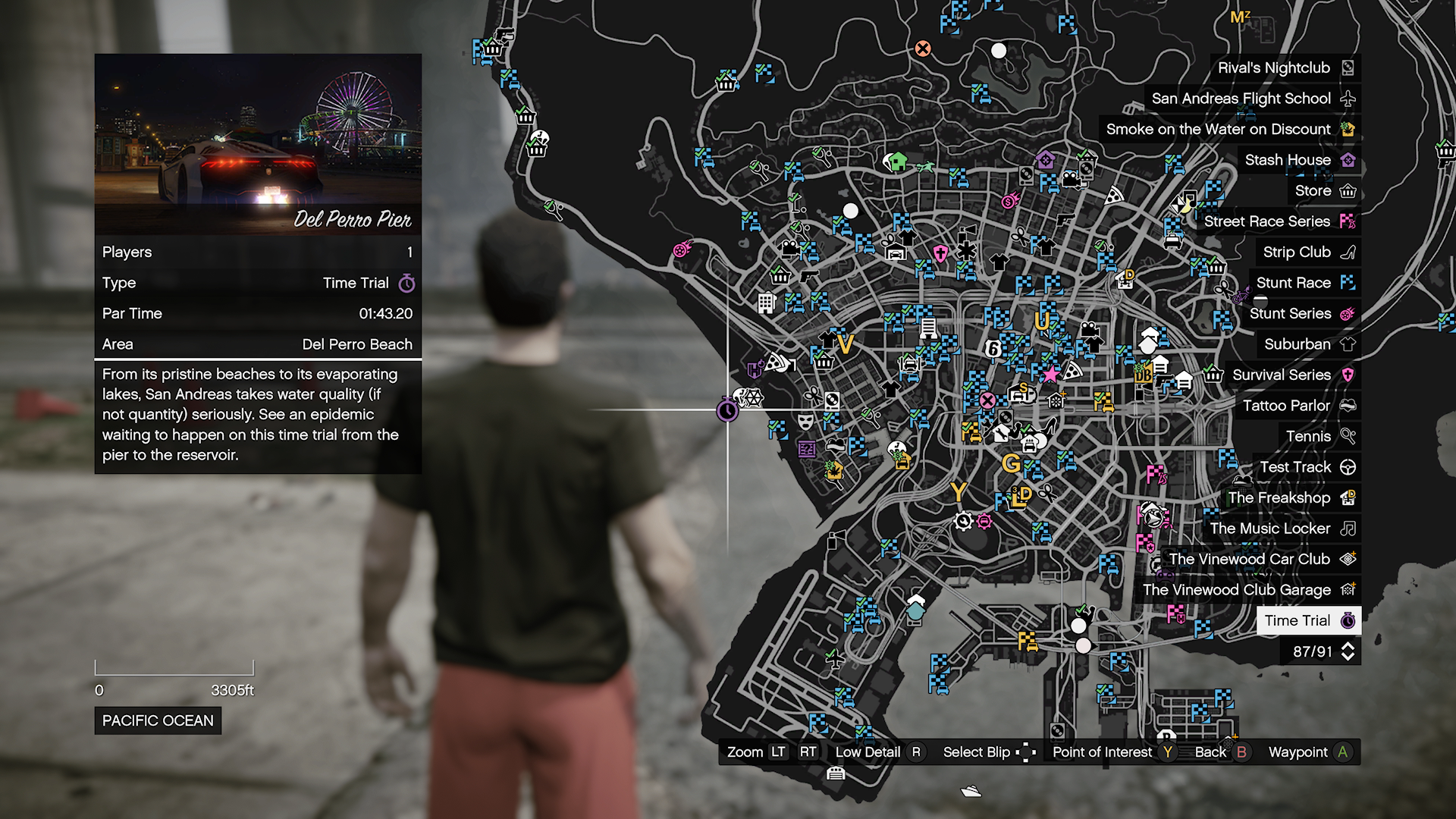
Task: Click the Street Race Series legend entry
Action: tap(1268, 221)
